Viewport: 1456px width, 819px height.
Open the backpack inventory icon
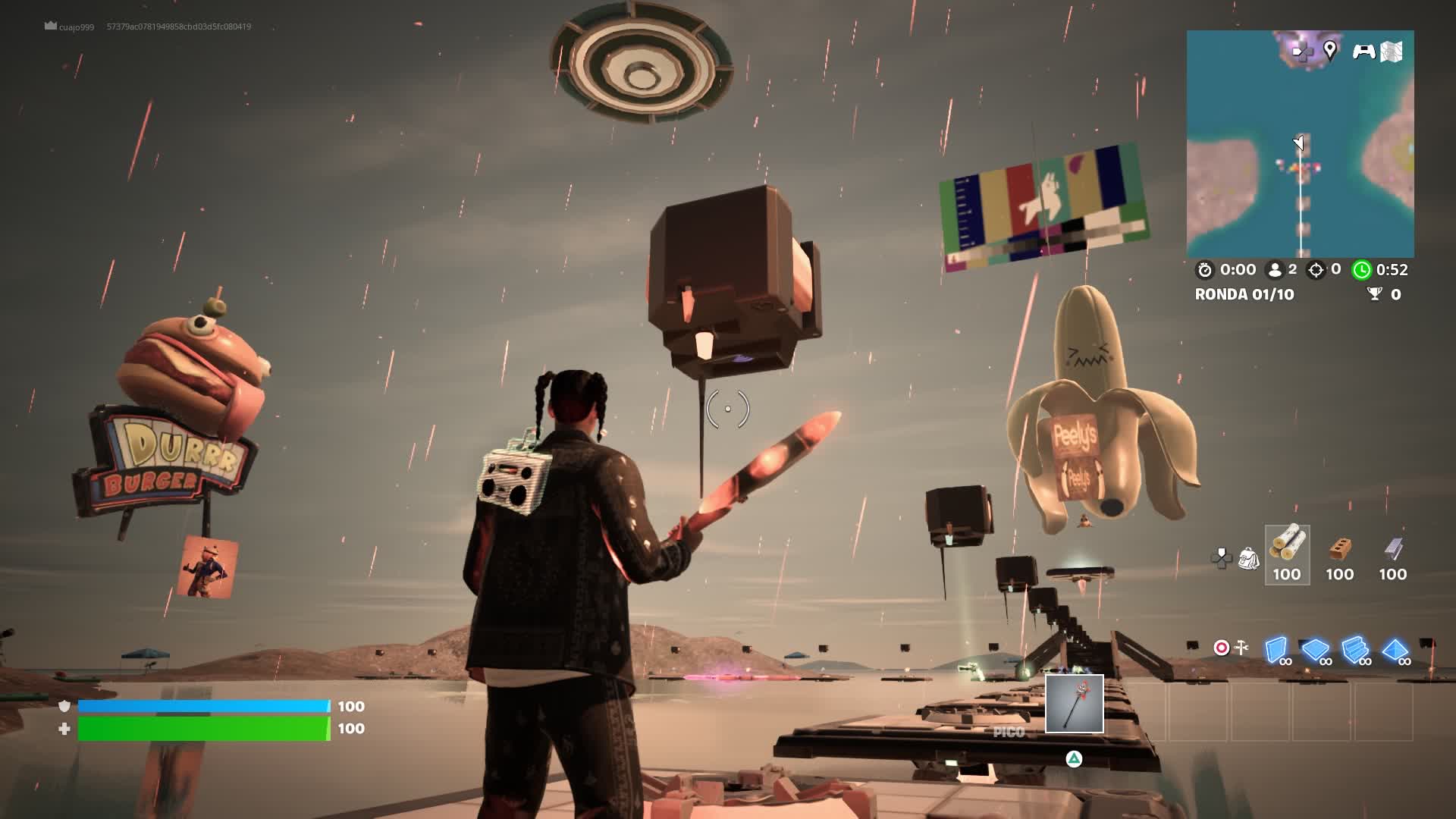click(x=1248, y=559)
